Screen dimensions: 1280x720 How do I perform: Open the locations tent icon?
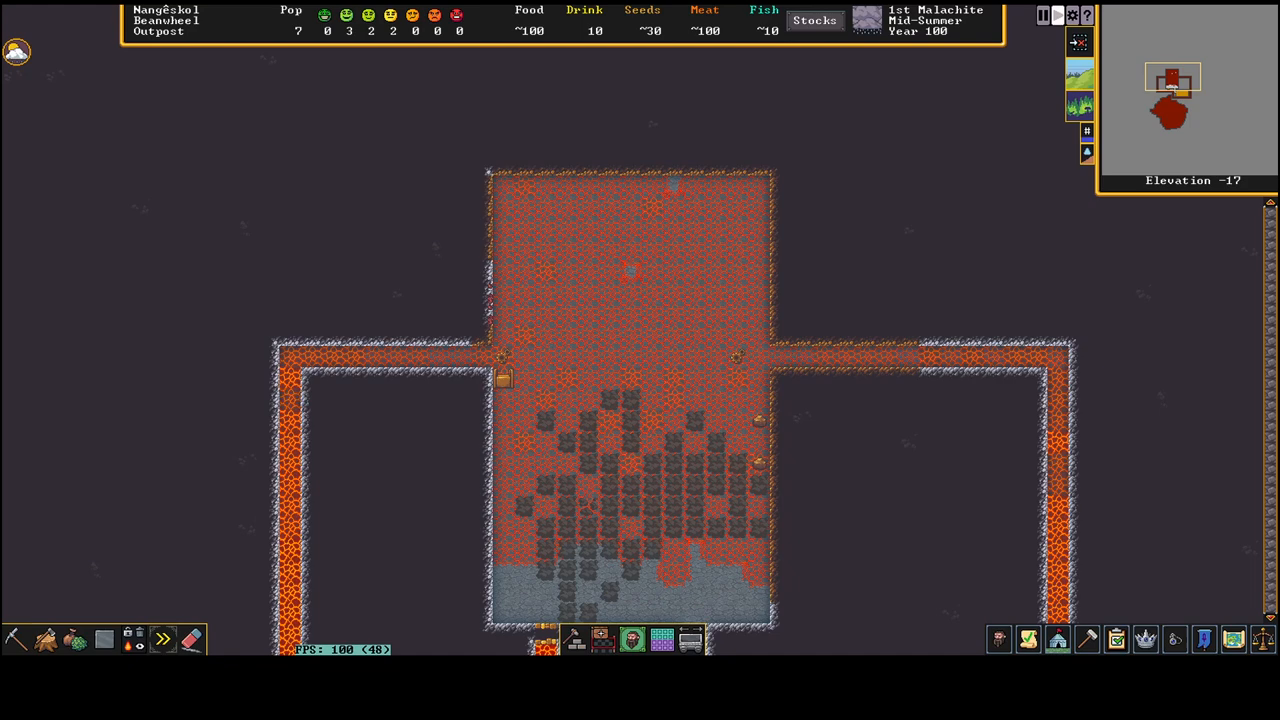coord(1058,639)
